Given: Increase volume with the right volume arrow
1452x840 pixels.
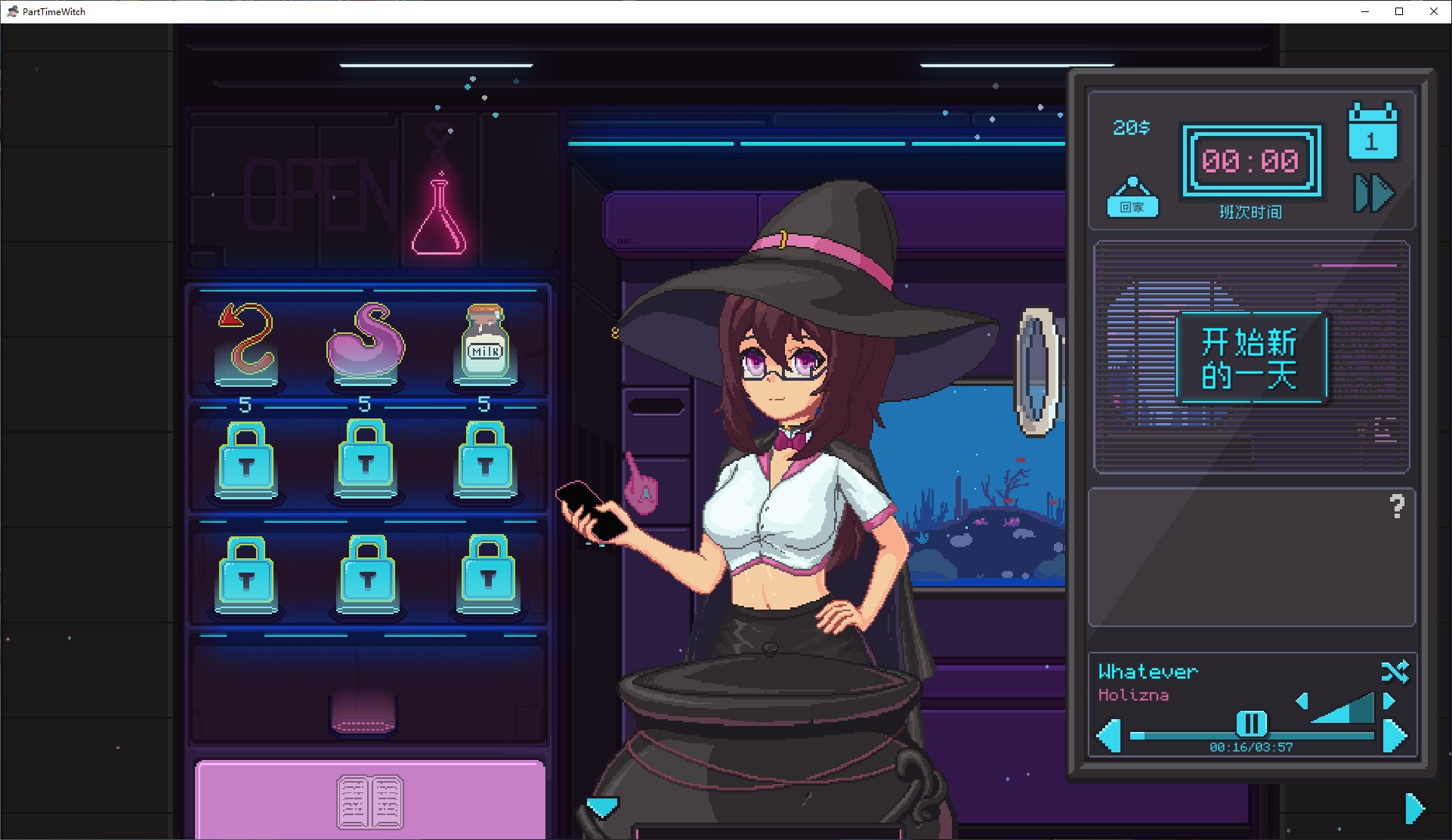Looking at the screenshot, I should [x=1387, y=701].
